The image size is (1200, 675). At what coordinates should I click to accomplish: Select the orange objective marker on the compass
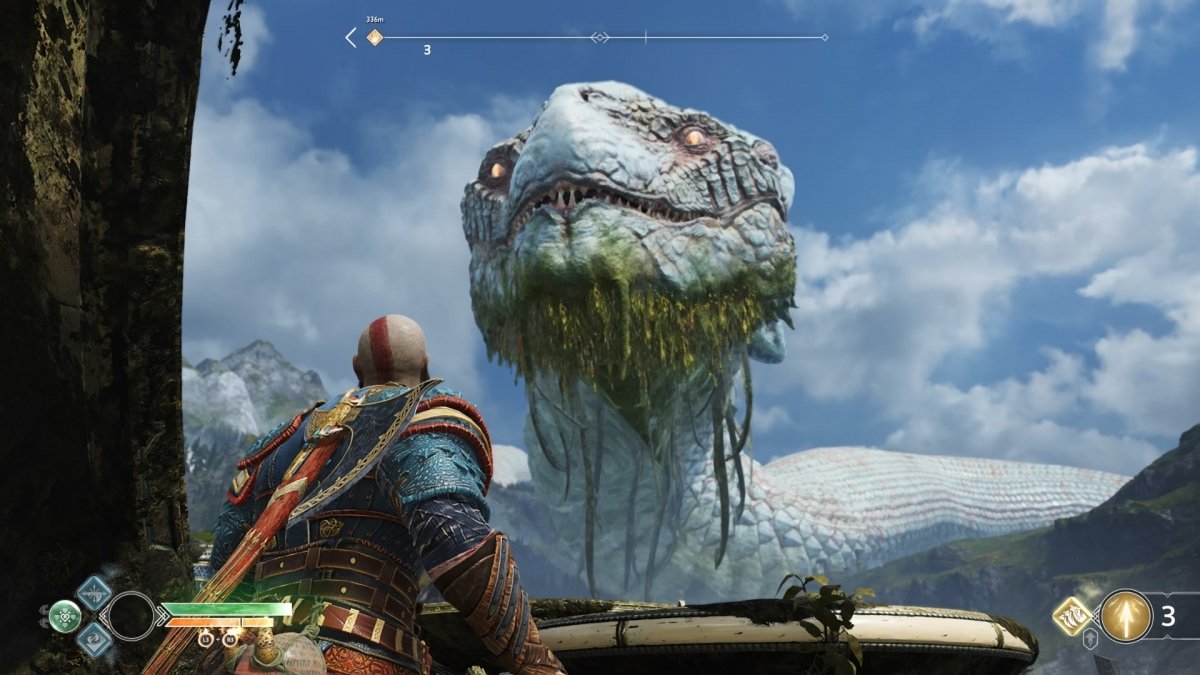[x=375, y=38]
